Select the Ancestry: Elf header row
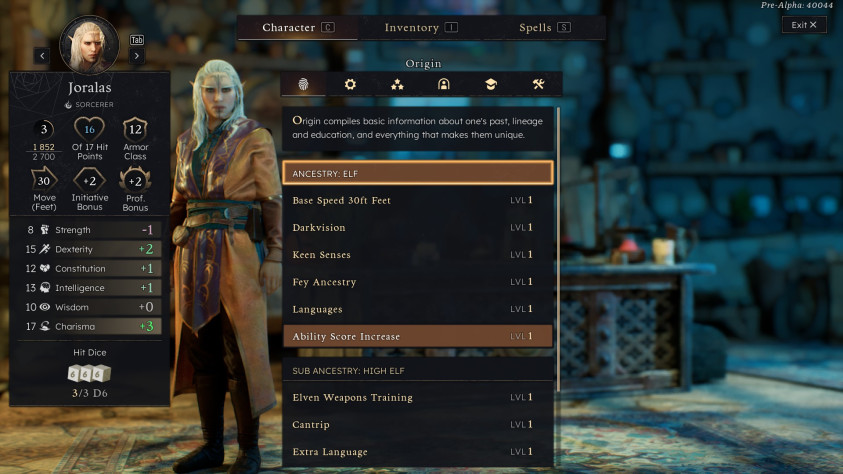 click(417, 173)
